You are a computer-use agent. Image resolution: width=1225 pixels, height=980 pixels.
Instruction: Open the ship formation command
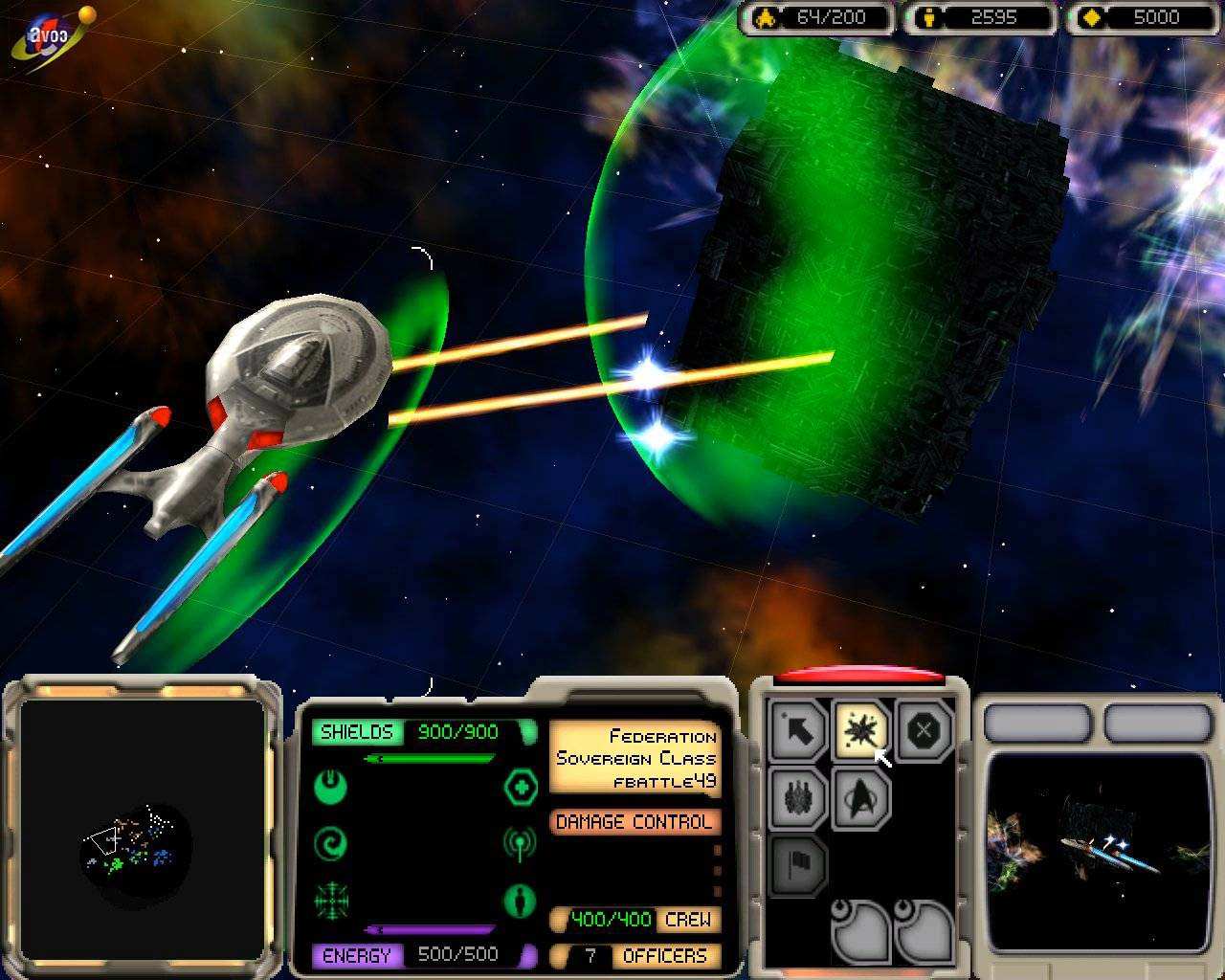click(798, 796)
